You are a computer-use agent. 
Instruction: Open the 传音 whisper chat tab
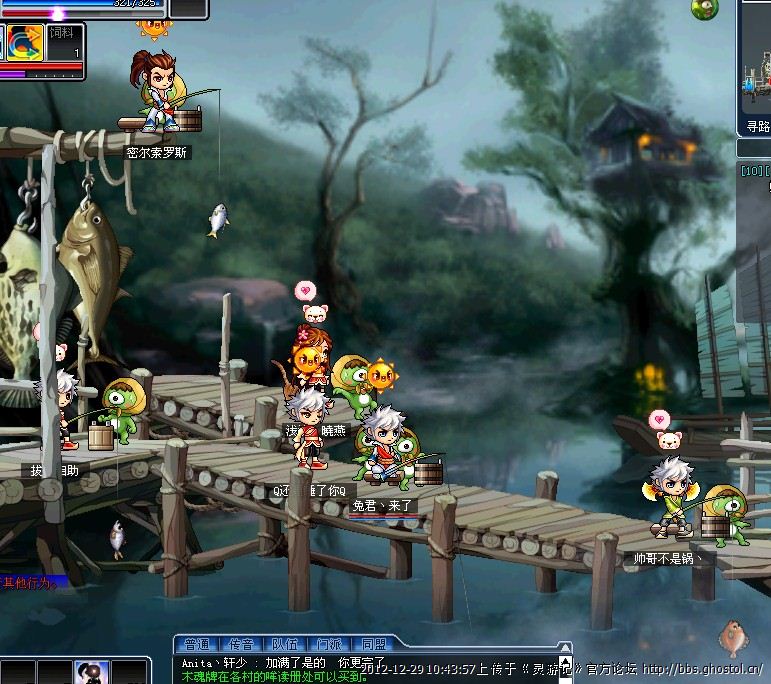pos(241,645)
